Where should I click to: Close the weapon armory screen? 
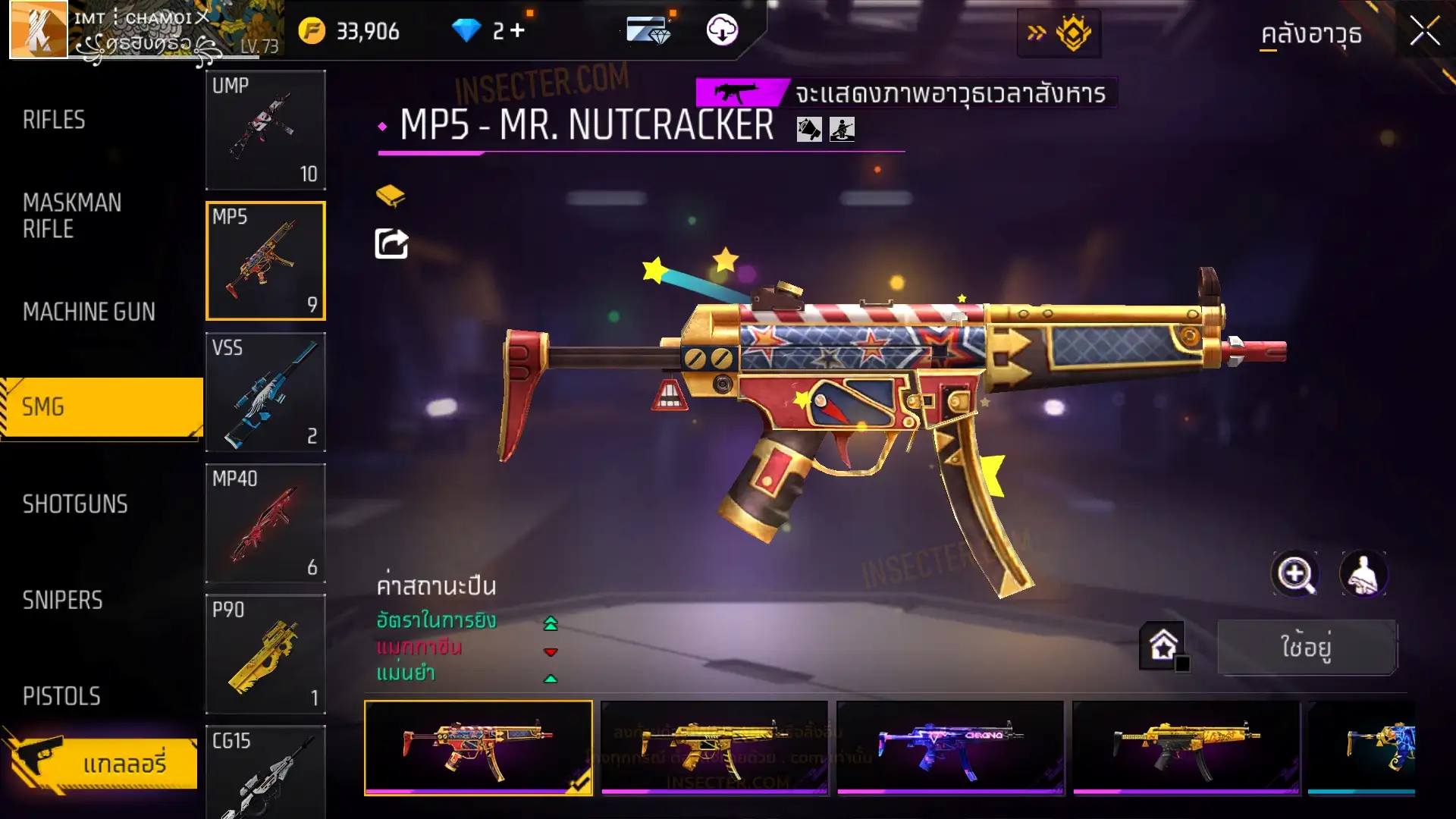click(1424, 32)
